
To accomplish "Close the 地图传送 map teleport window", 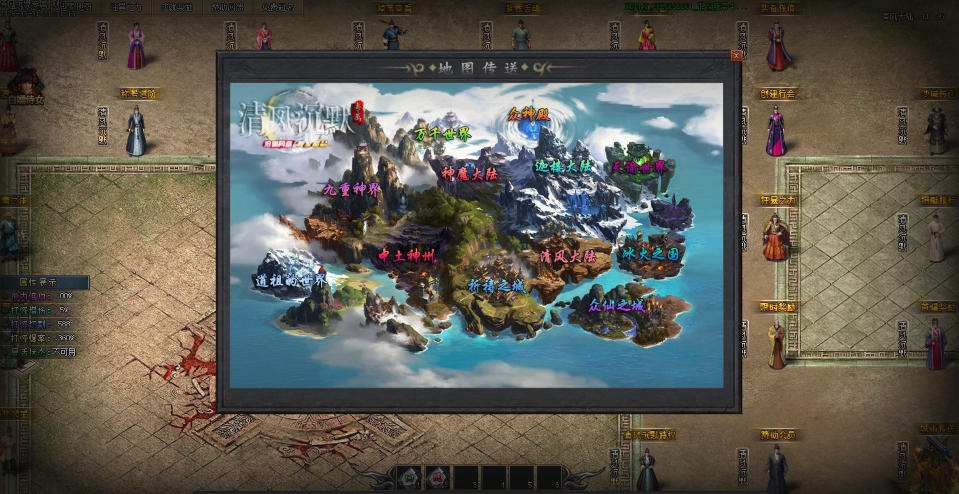I will click(x=737, y=56).
